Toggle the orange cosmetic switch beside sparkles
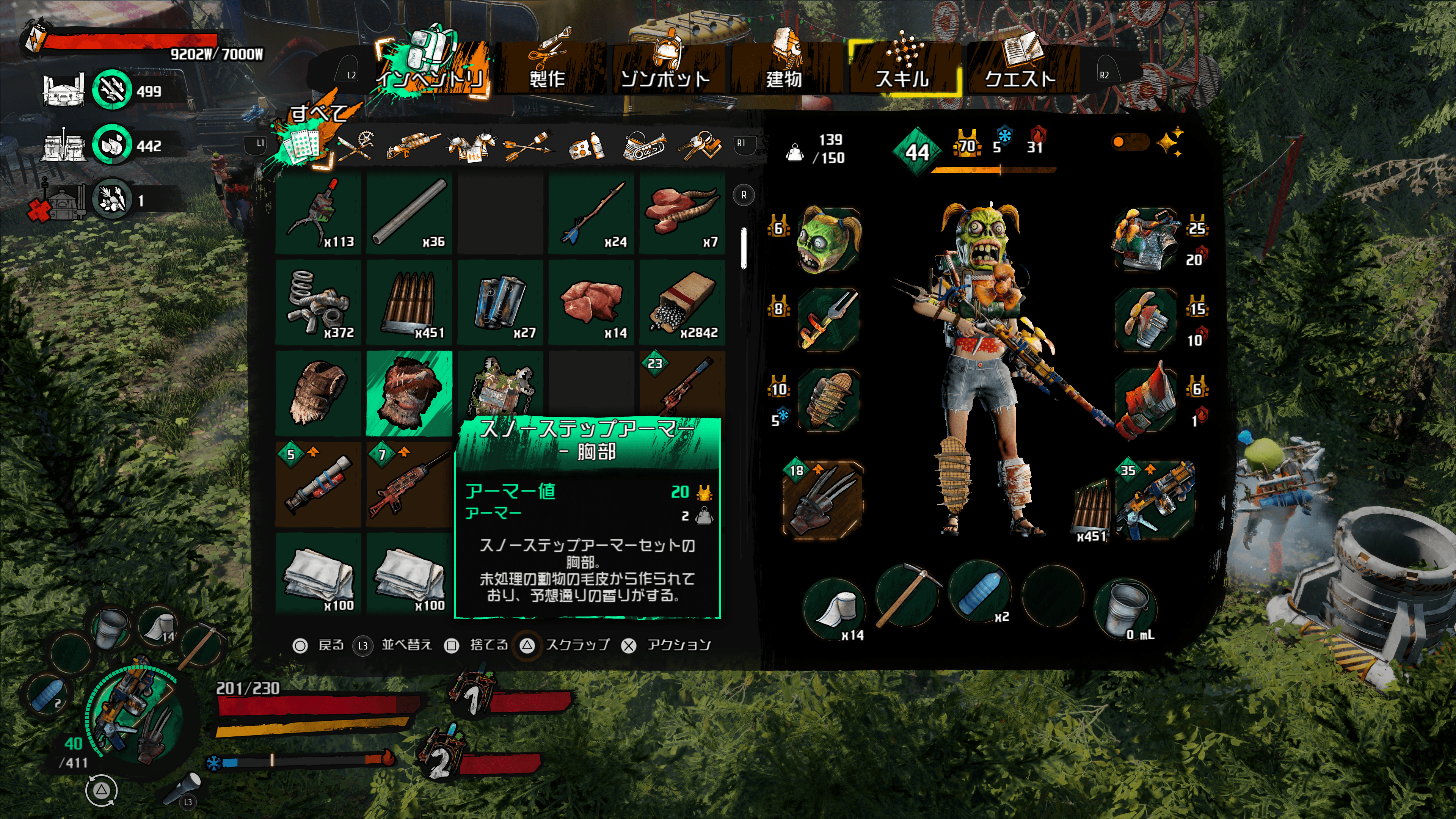The width and height of the screenshot is (1456, 819). 1129,142
